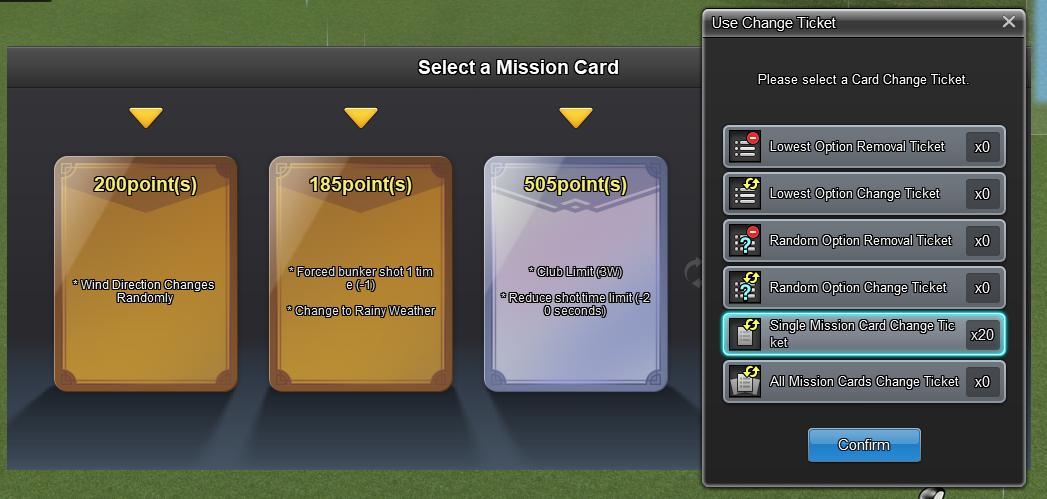This screenshot has height=499, width=1047.
Task: Confirm the change ticket selection
Action: 864,445
